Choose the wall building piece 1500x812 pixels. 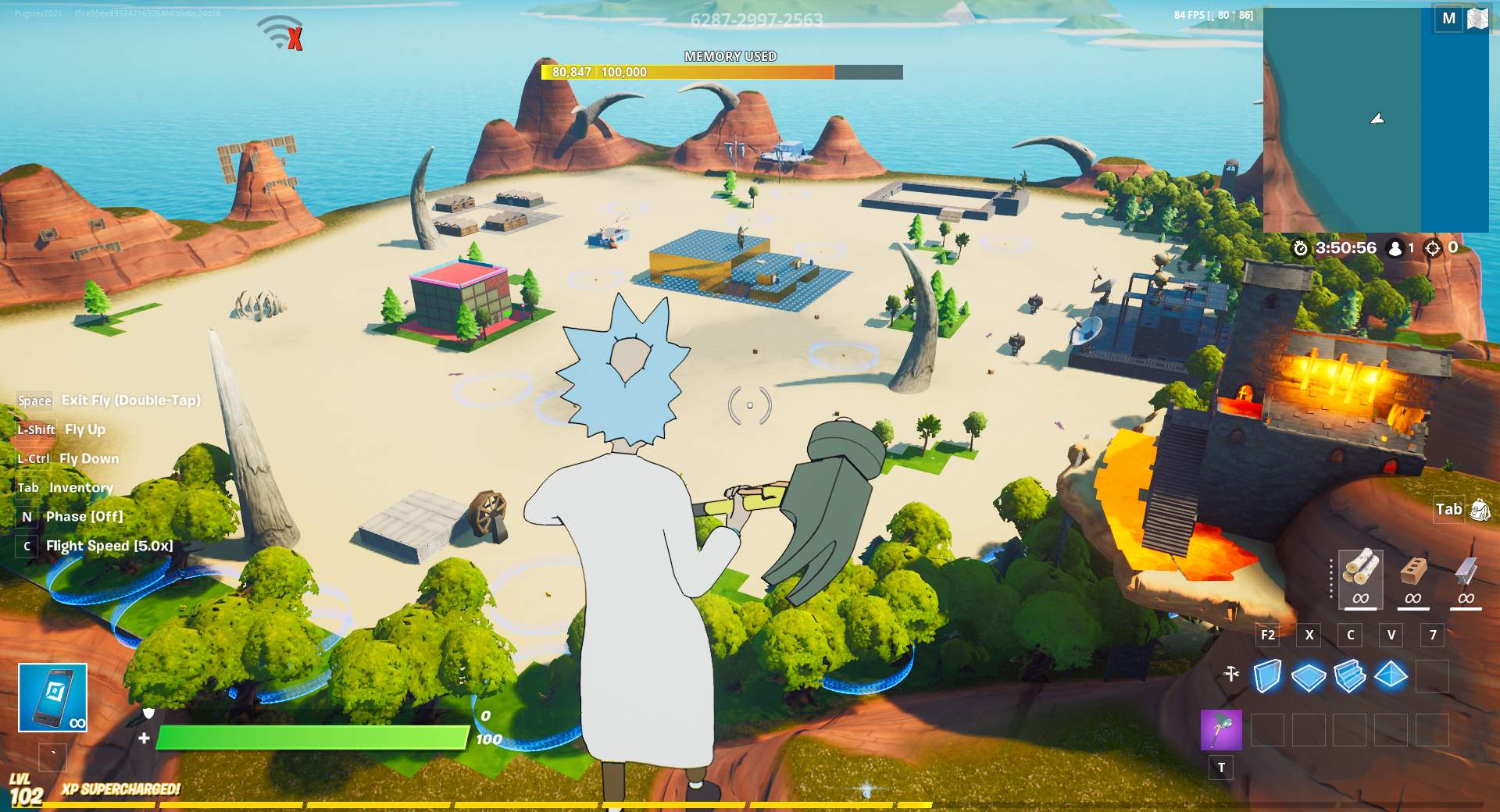point(1267,675)
